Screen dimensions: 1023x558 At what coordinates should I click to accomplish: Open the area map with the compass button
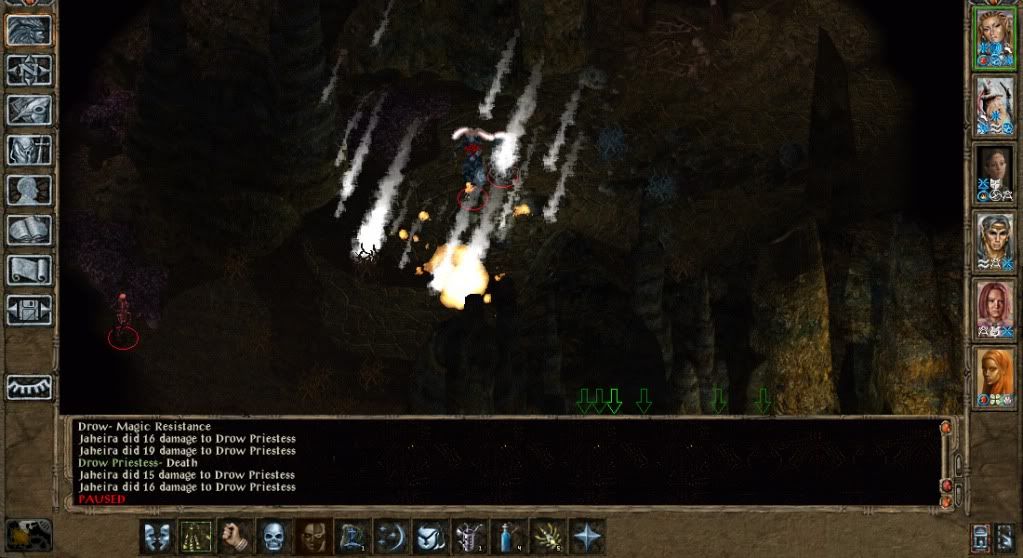[x=29, y=70]
